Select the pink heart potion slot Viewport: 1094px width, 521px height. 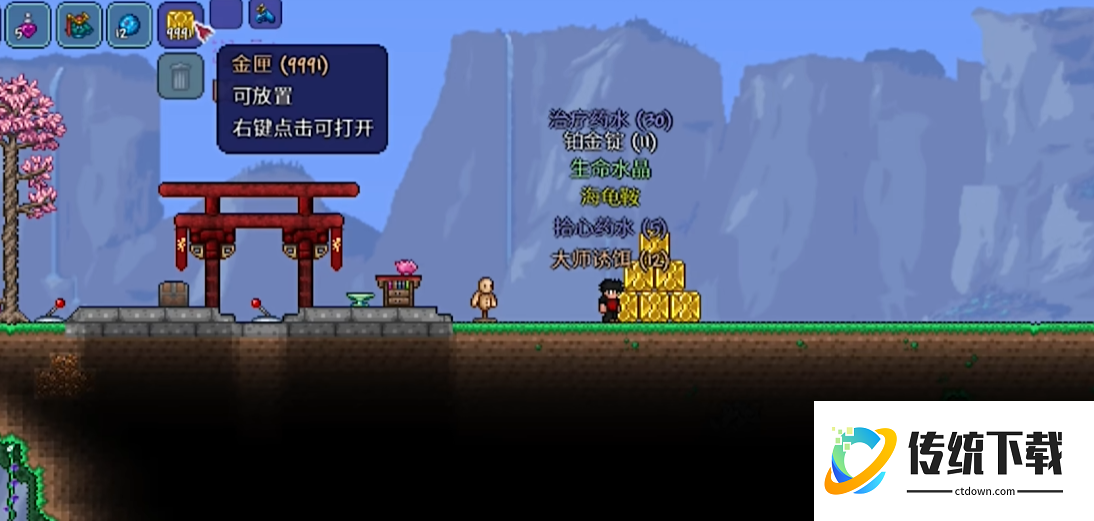point(27,24)
